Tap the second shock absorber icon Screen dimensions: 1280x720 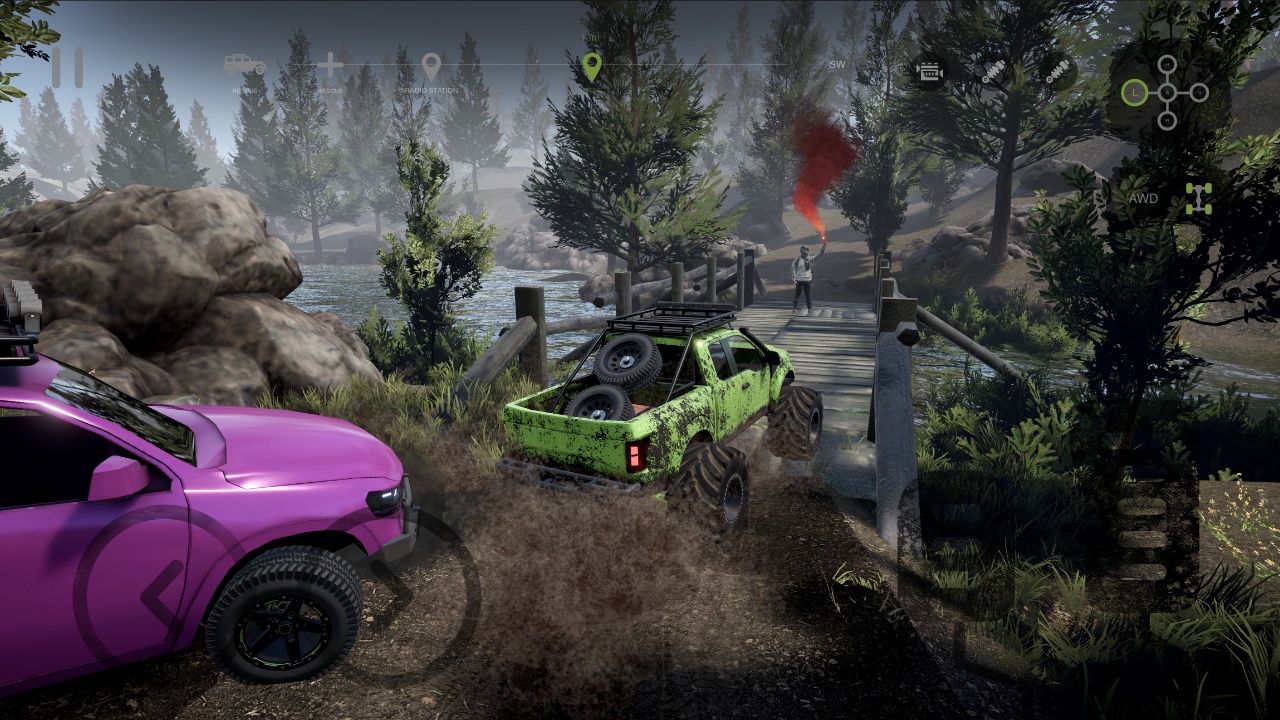(x=1057, y=71)
